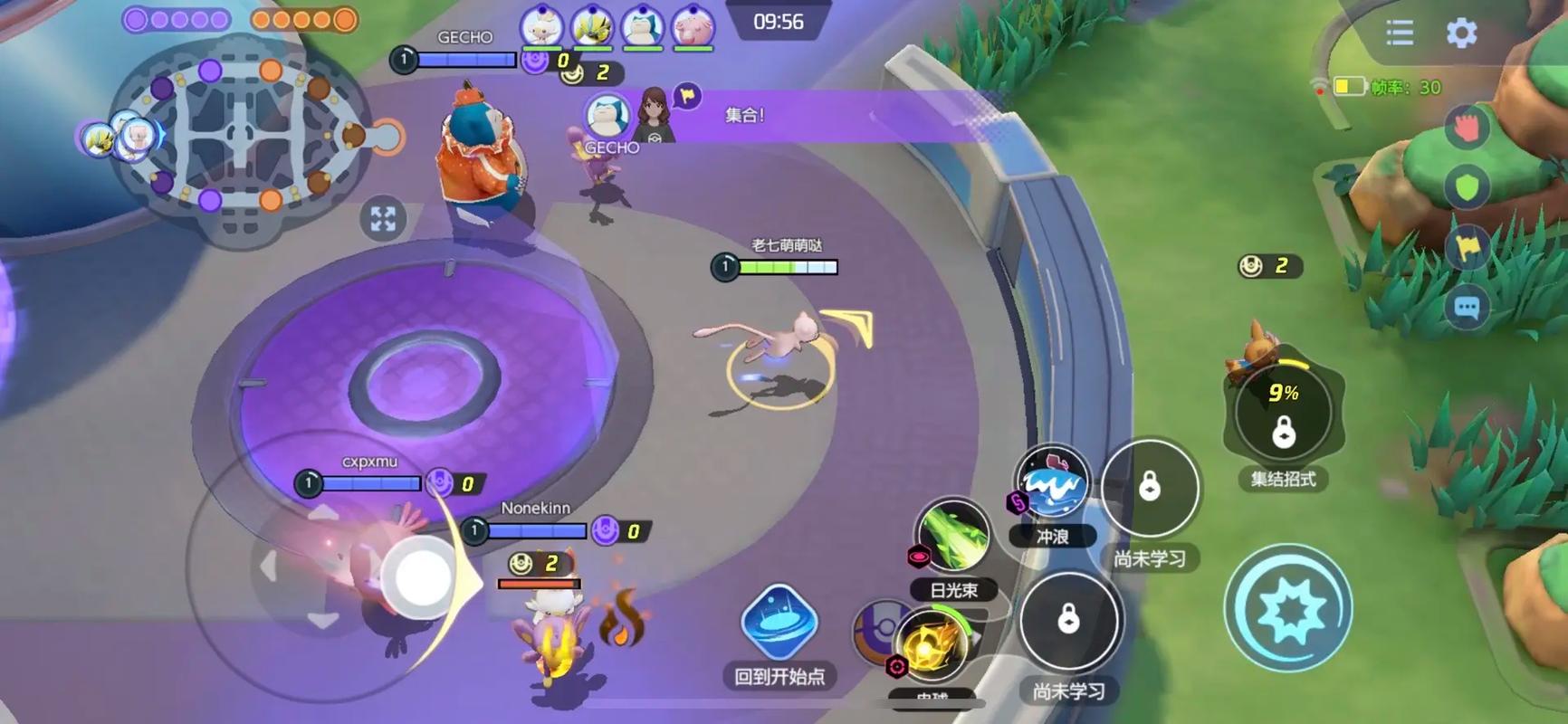Tap the 回到开始点 return-to-base button
The width and height of the screenshot is (1568, 724).
point(779,624)
